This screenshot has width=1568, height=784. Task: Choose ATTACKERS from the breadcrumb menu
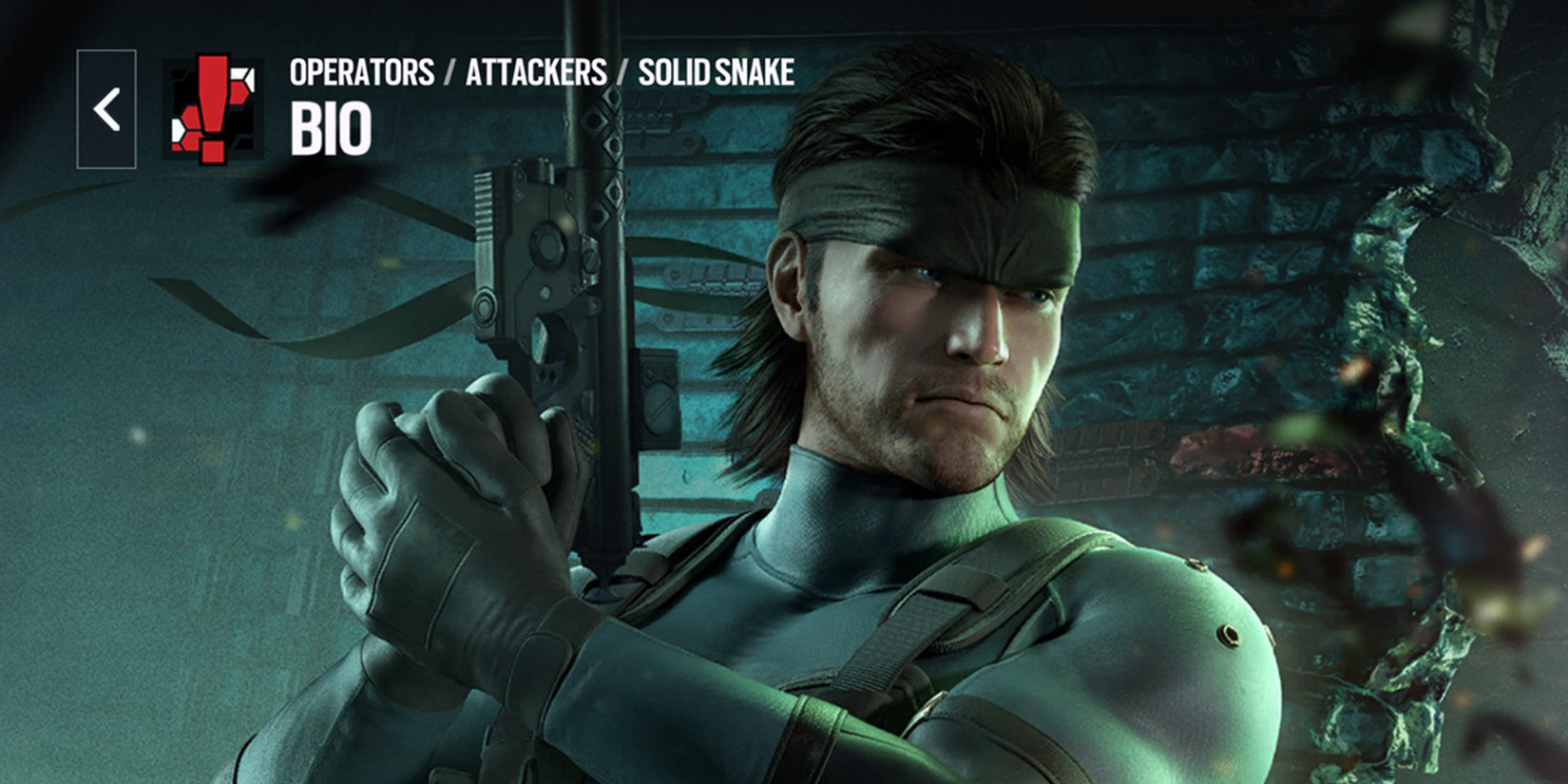(536, 70)
